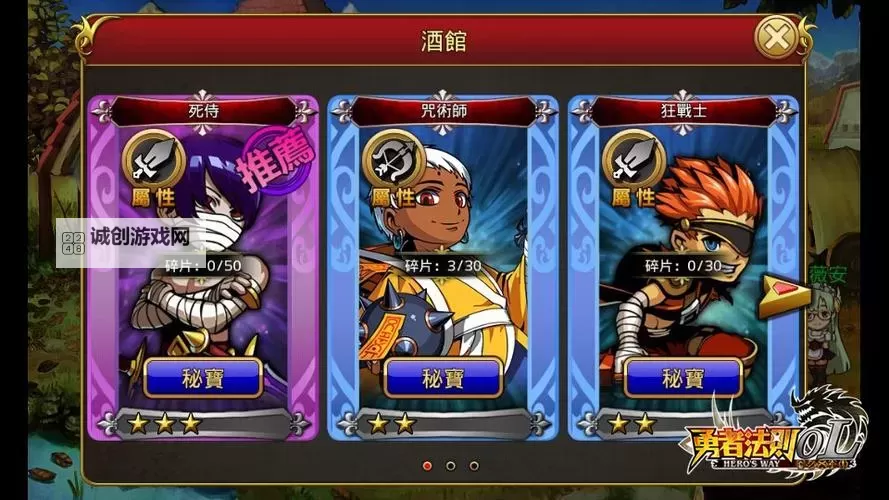The width and height of the screenshot is (889, 500).
Task: Select the 狂戰士 hero card
Action: pyautogui.click(x=683, y=290)
